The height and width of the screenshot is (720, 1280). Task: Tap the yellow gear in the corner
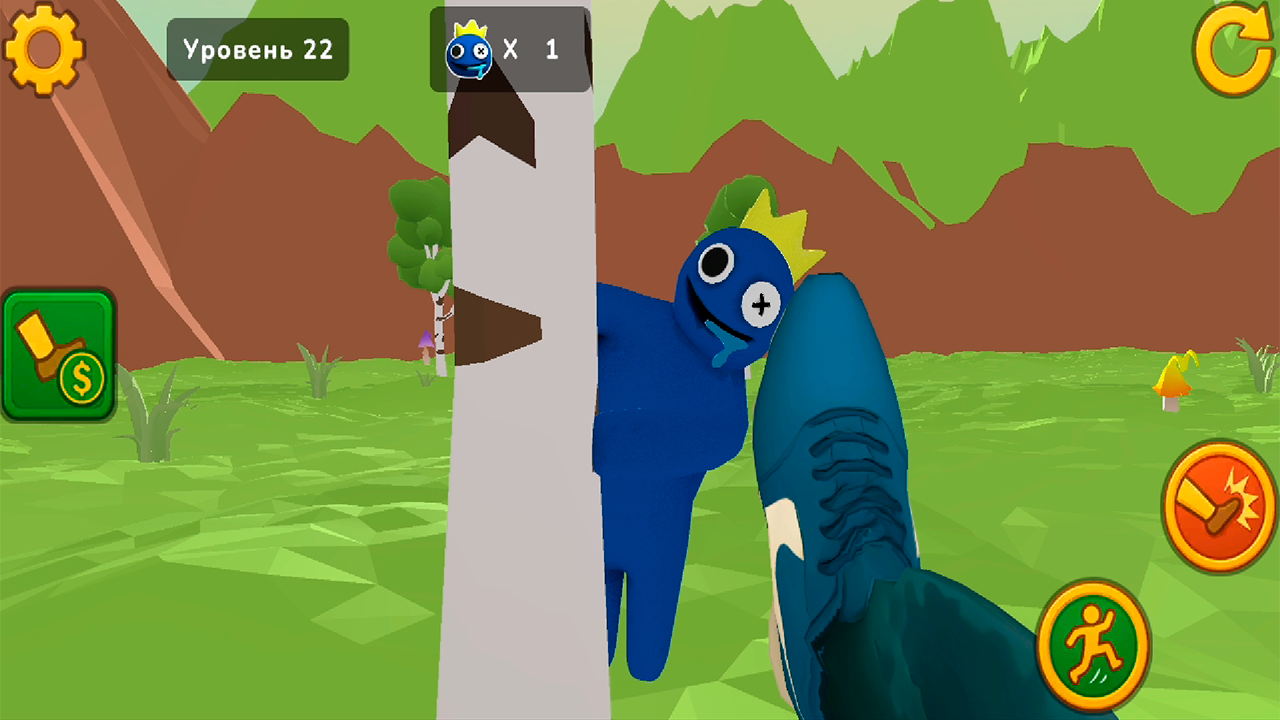tap(45, 50)
